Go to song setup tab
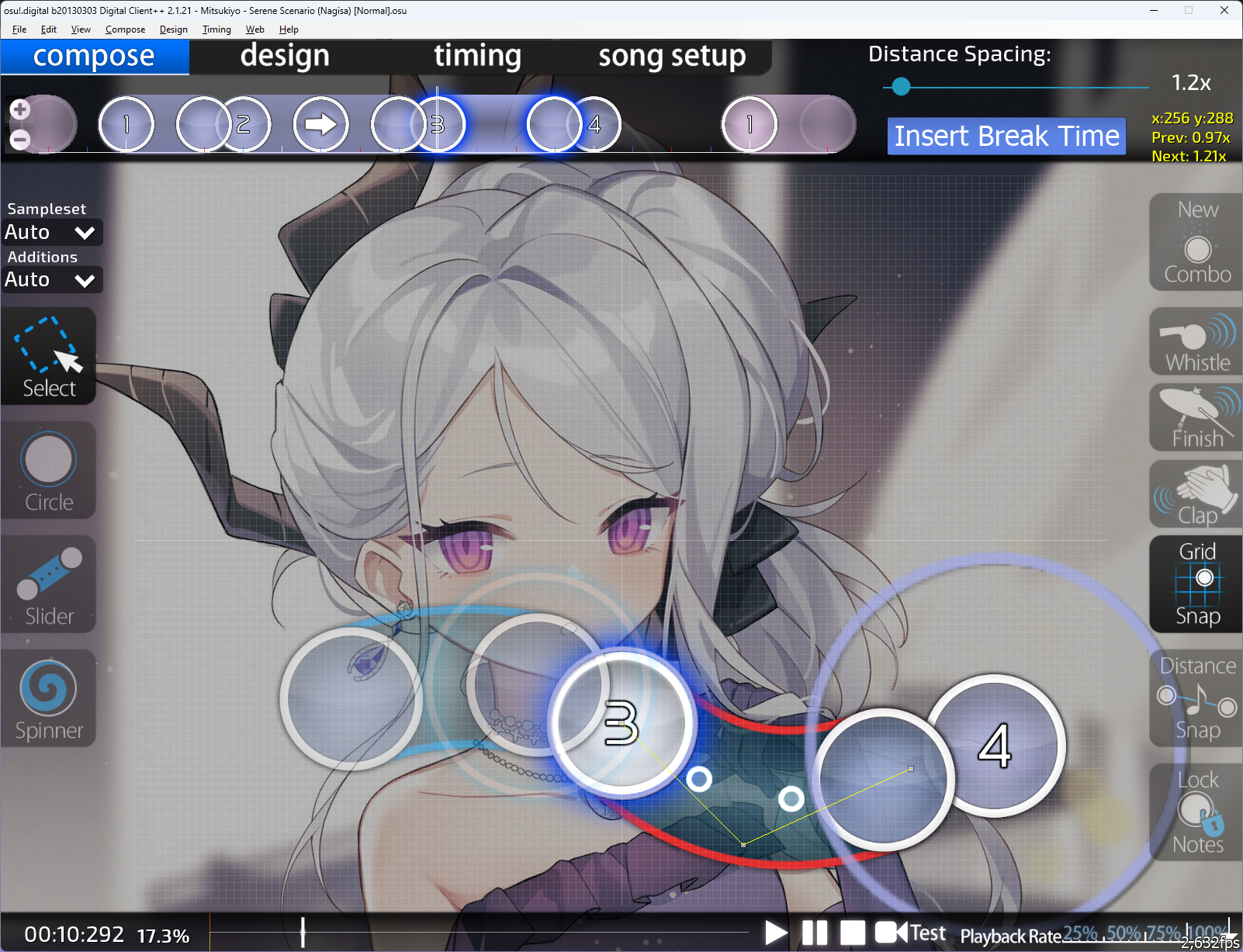This screenshot has height=952, width=1243. click(x=672, y=57)
